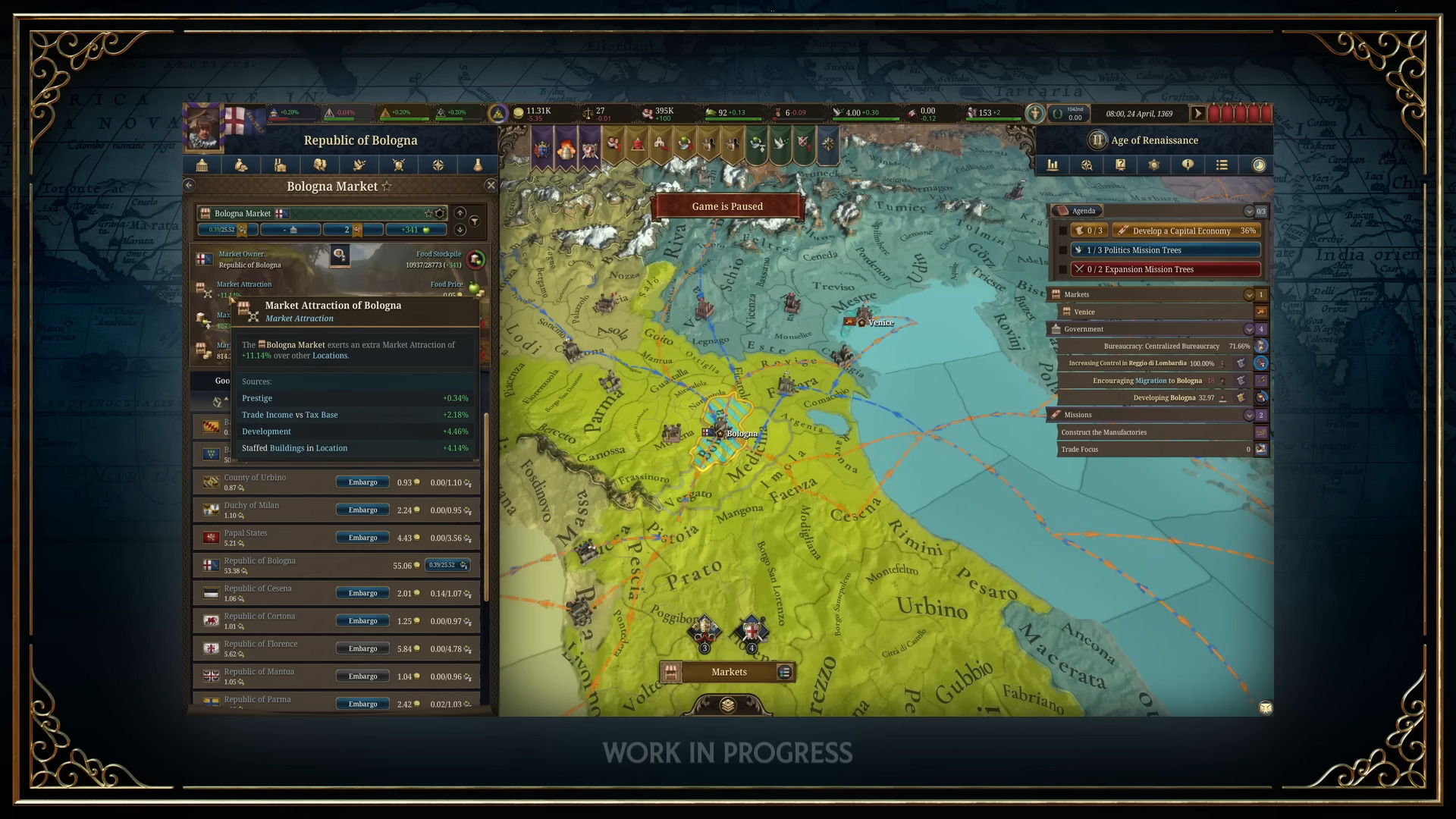1456x819 pixels.
Task: Switch to the Markets map lens
Action: click(x=728, y=672)
